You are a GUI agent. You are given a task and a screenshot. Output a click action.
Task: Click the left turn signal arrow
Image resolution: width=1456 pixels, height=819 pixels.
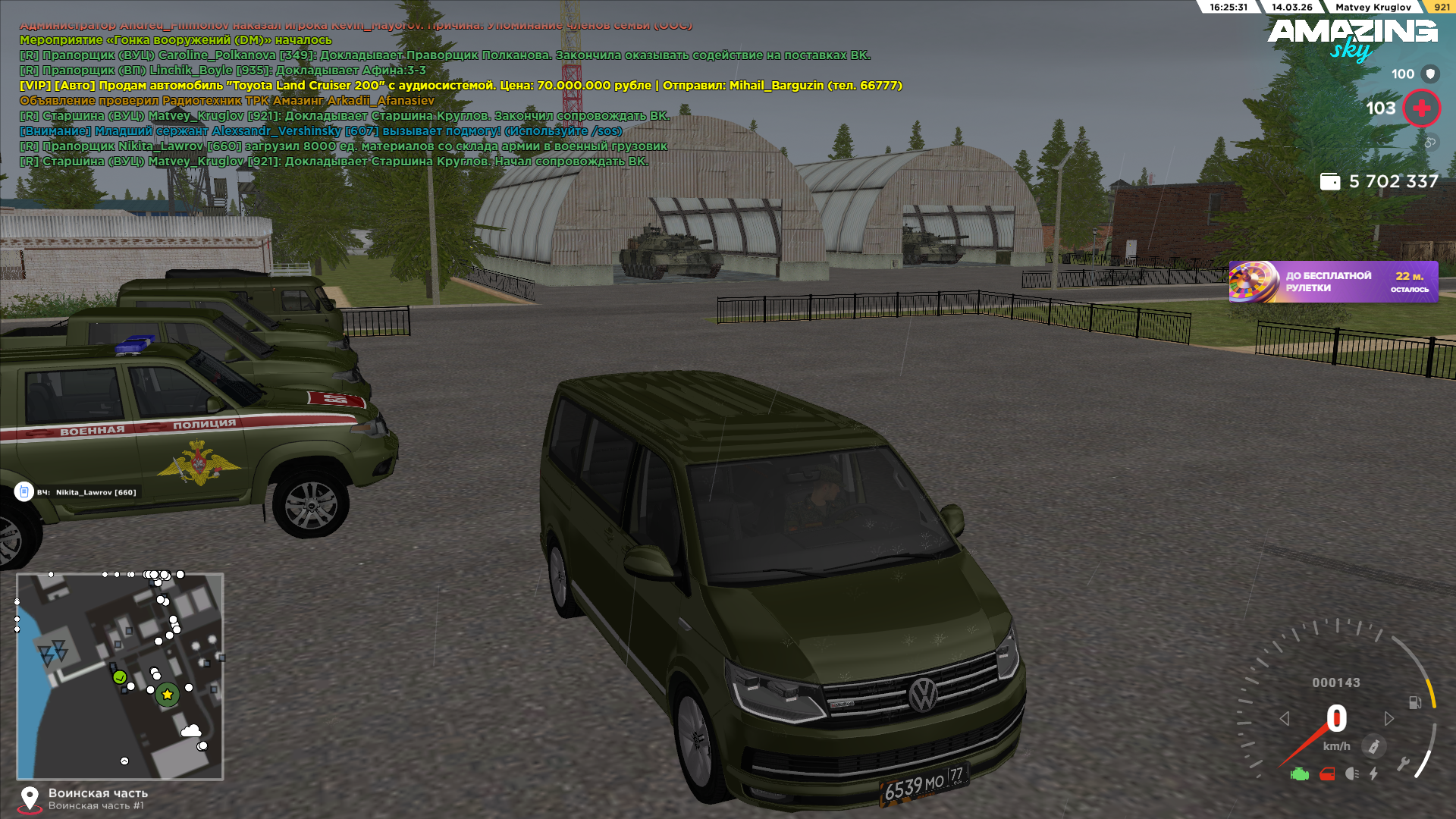click(x=1285, y=718)
